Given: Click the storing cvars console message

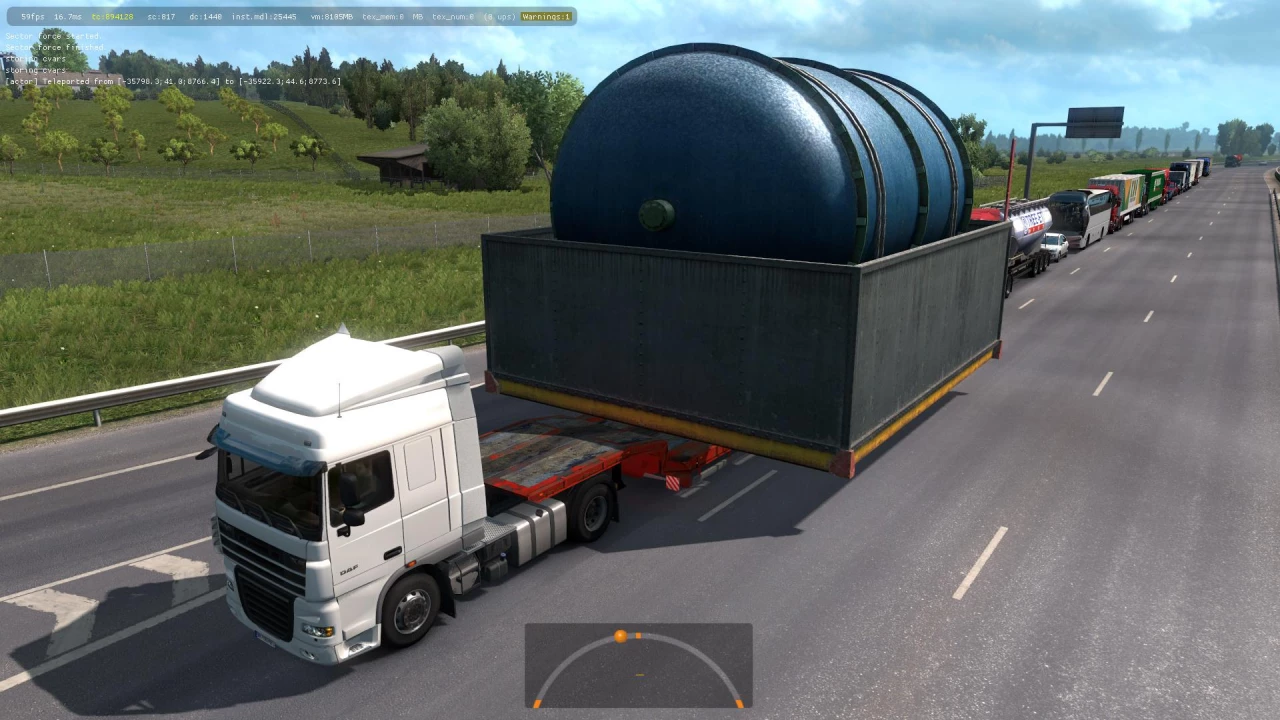Looking at the screenshot, I should tap(35, 58).
